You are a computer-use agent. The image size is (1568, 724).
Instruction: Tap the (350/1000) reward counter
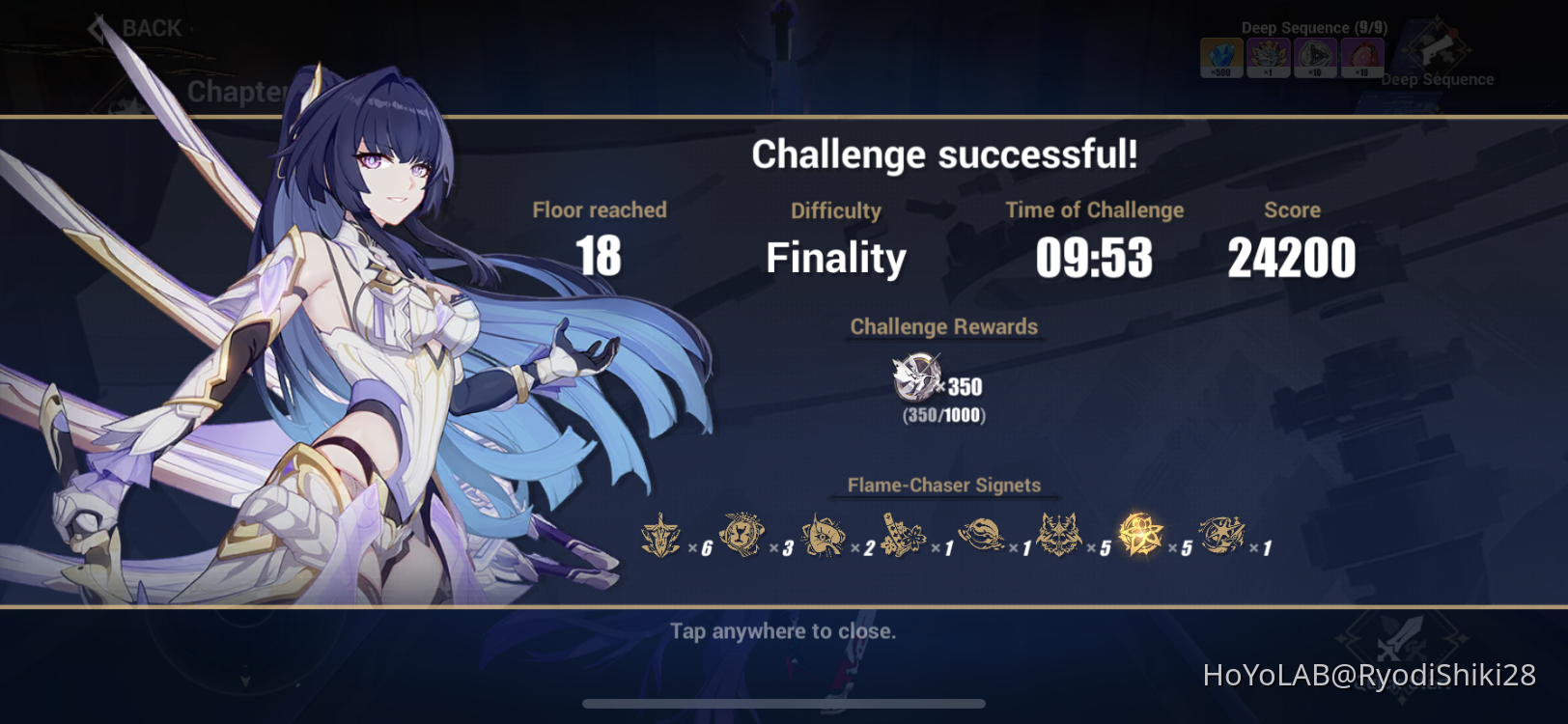point(942,417)
